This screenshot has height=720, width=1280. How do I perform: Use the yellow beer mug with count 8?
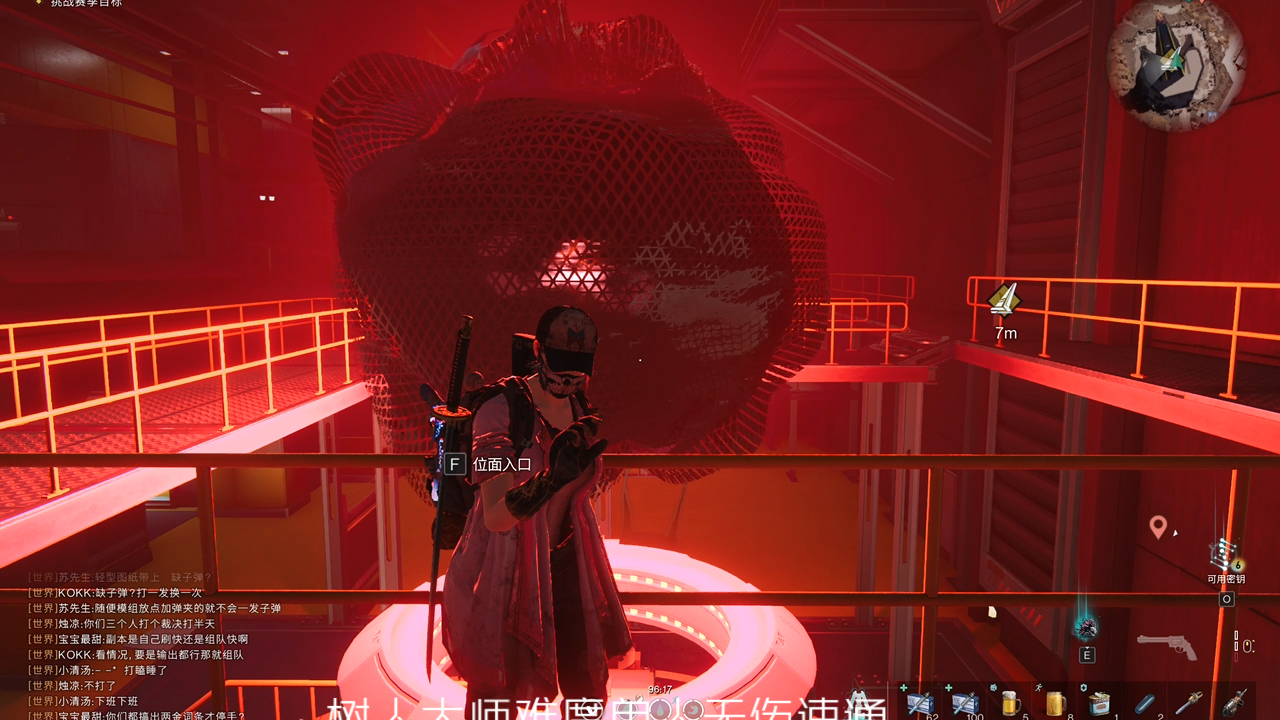[x=1055, y=703]
